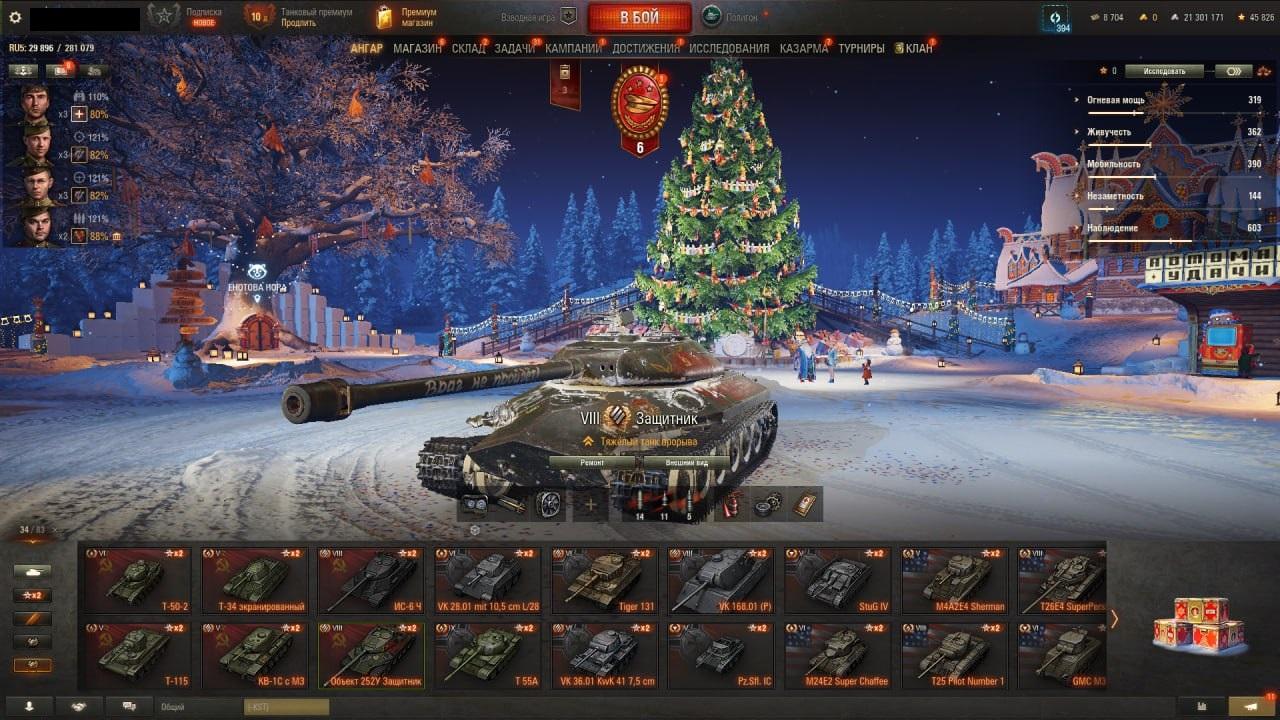Show more tanks with the carousel arrow
The width and height of the screenshot is (1280, 720).
click(x=1114, y=619)
